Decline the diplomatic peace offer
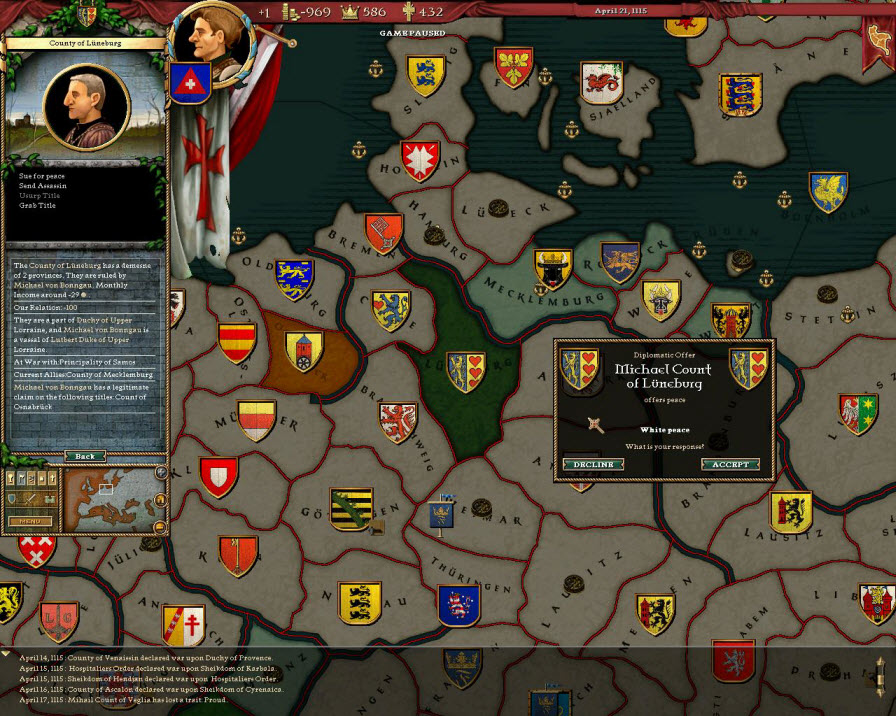 (x=593, y=465)
